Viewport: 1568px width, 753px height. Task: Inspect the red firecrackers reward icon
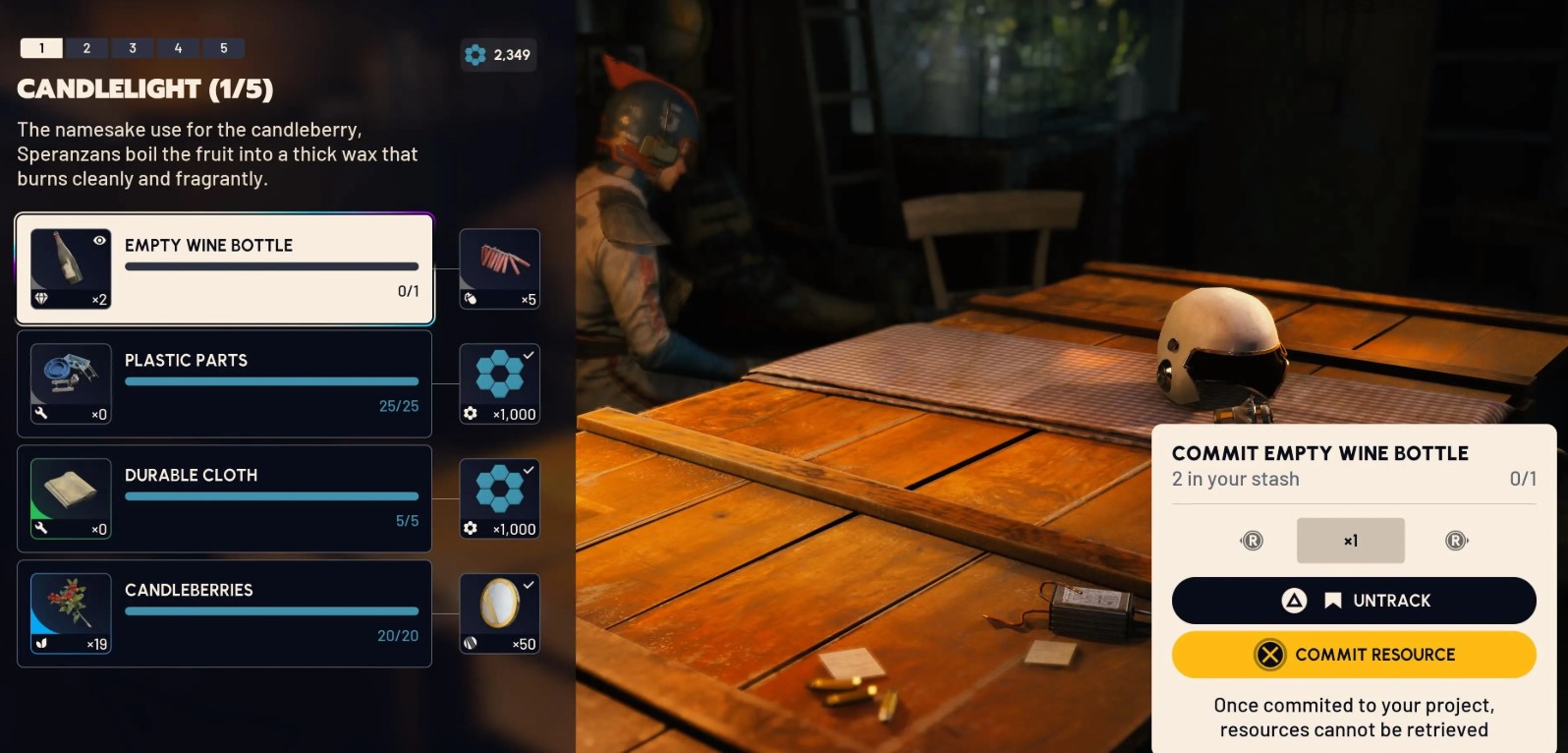[500, 268]
